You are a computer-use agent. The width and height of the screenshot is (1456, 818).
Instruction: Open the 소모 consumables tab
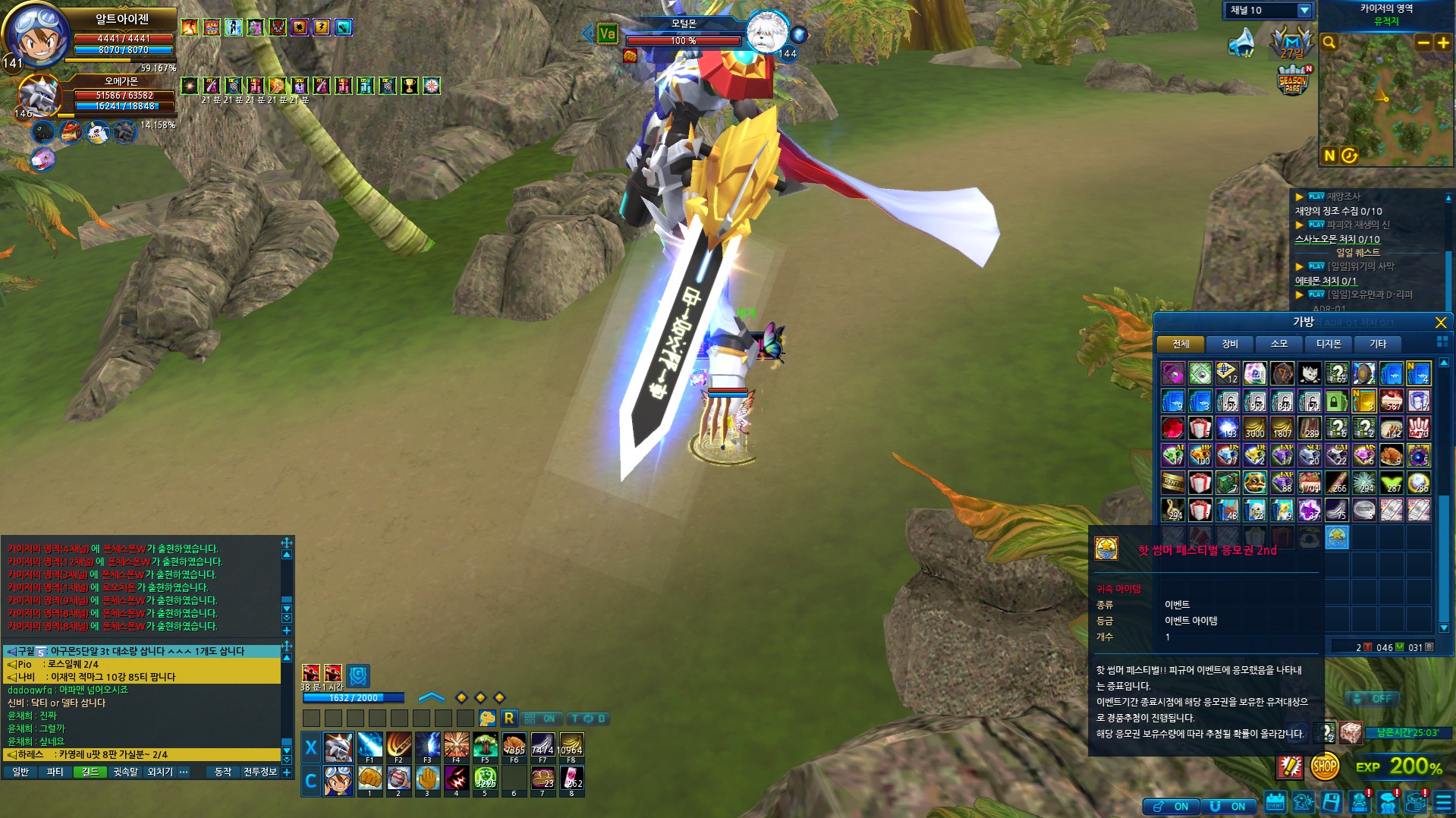pyautogui.click(x=1279, y=345)
